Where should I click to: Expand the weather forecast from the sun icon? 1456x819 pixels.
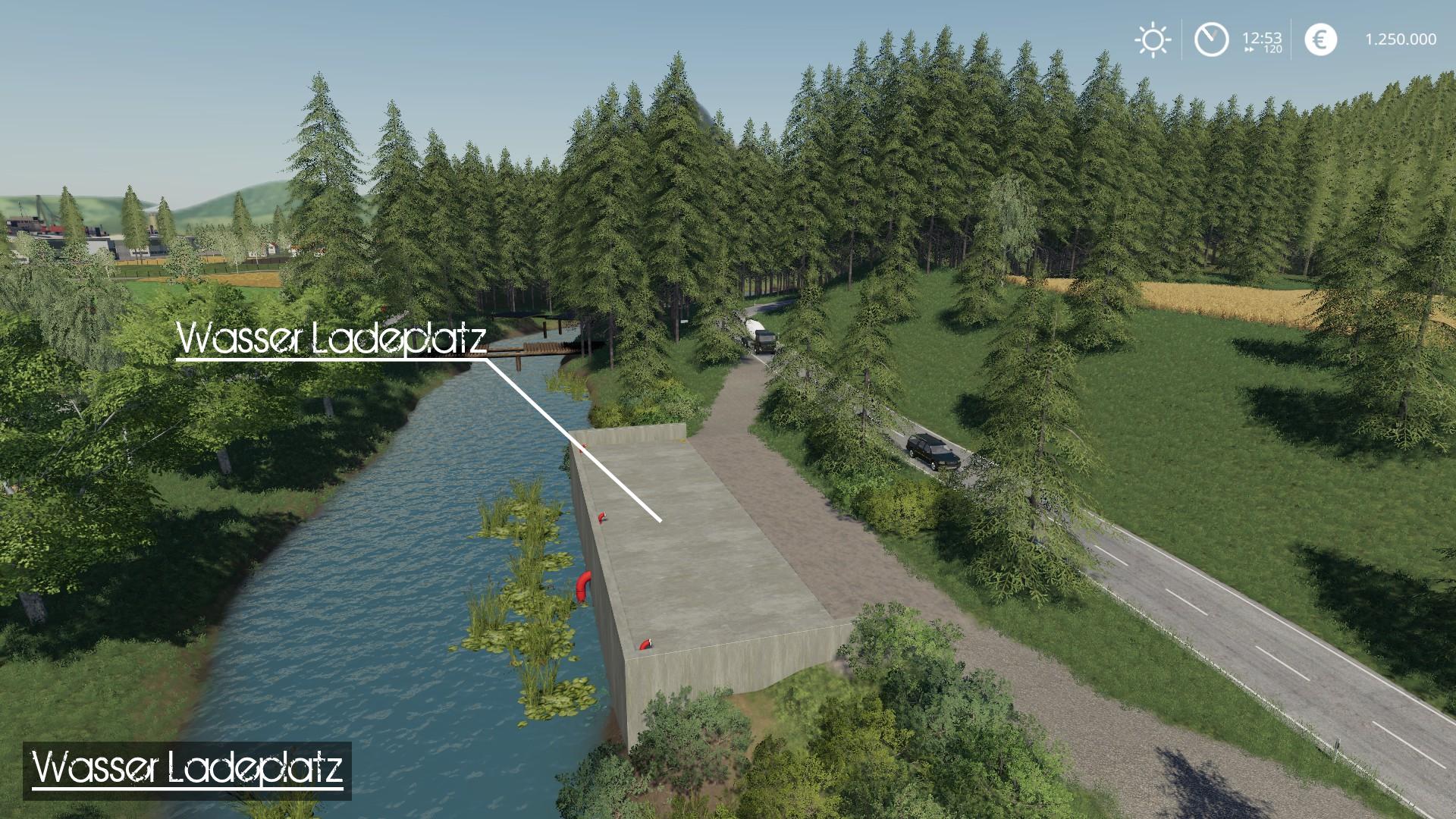coord(1153,39)
